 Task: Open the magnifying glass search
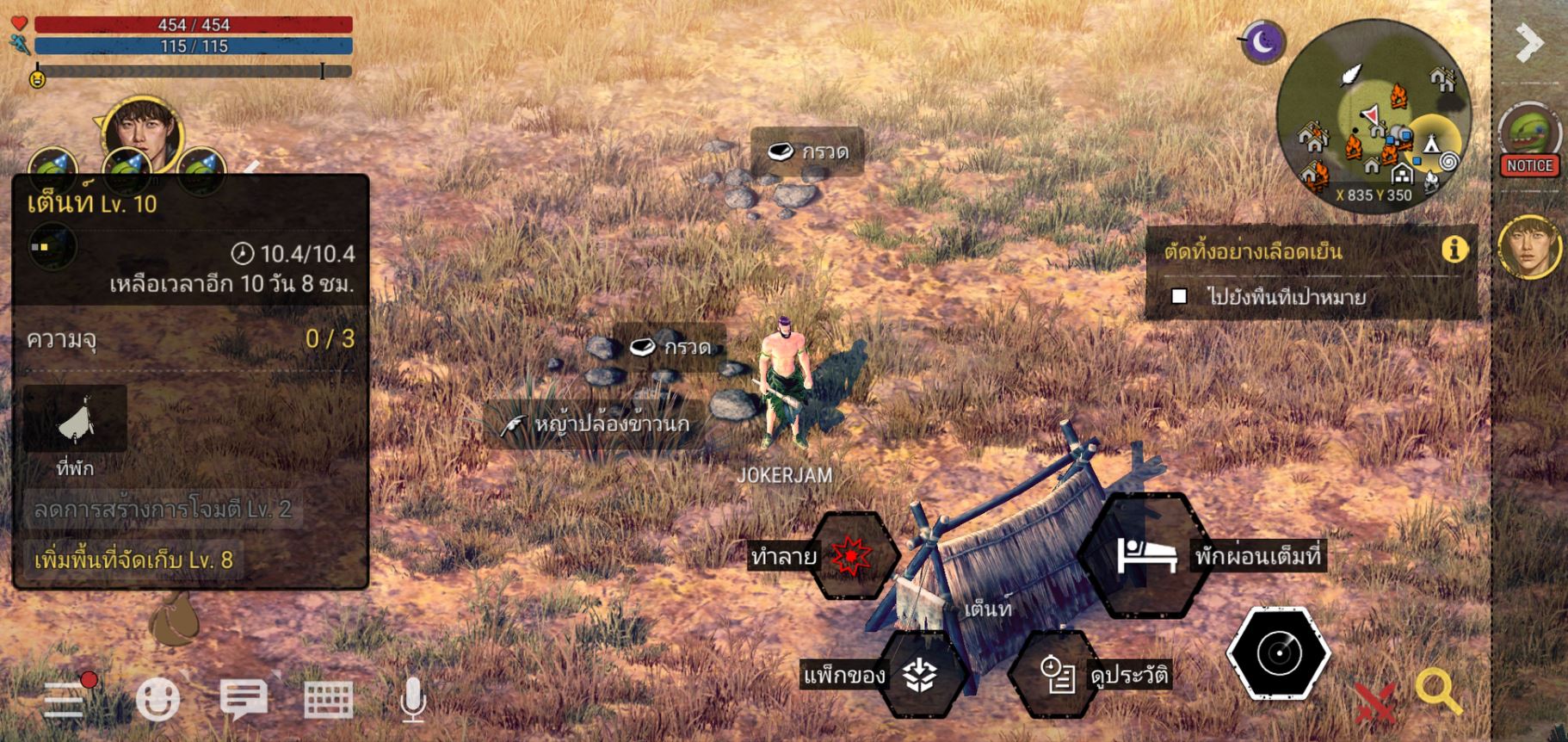pos(1437,692)
